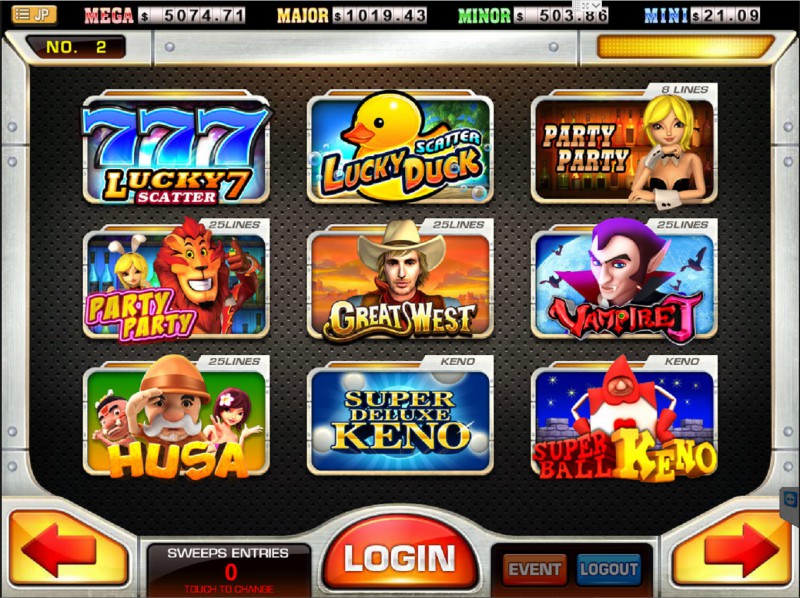
Task: Touch the Sweeps Entries panel to change
Action: [229, 568]
